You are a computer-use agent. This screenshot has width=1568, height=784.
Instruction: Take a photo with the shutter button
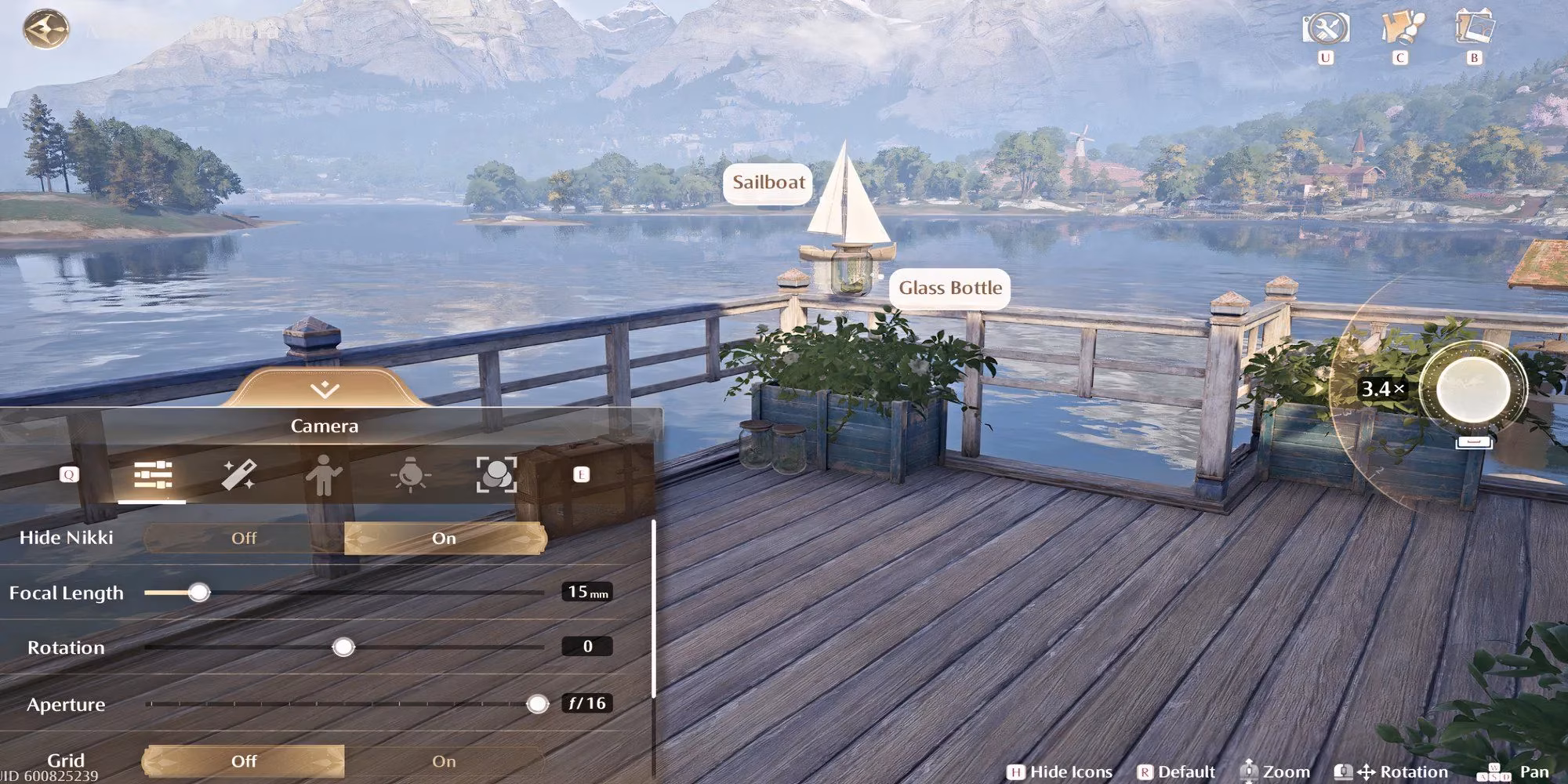(1473, 389)
